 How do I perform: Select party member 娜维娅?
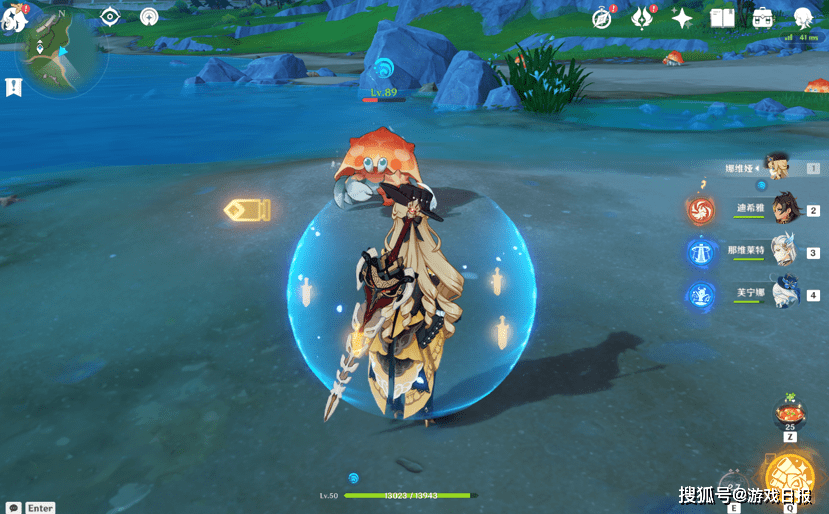point(777,167)
